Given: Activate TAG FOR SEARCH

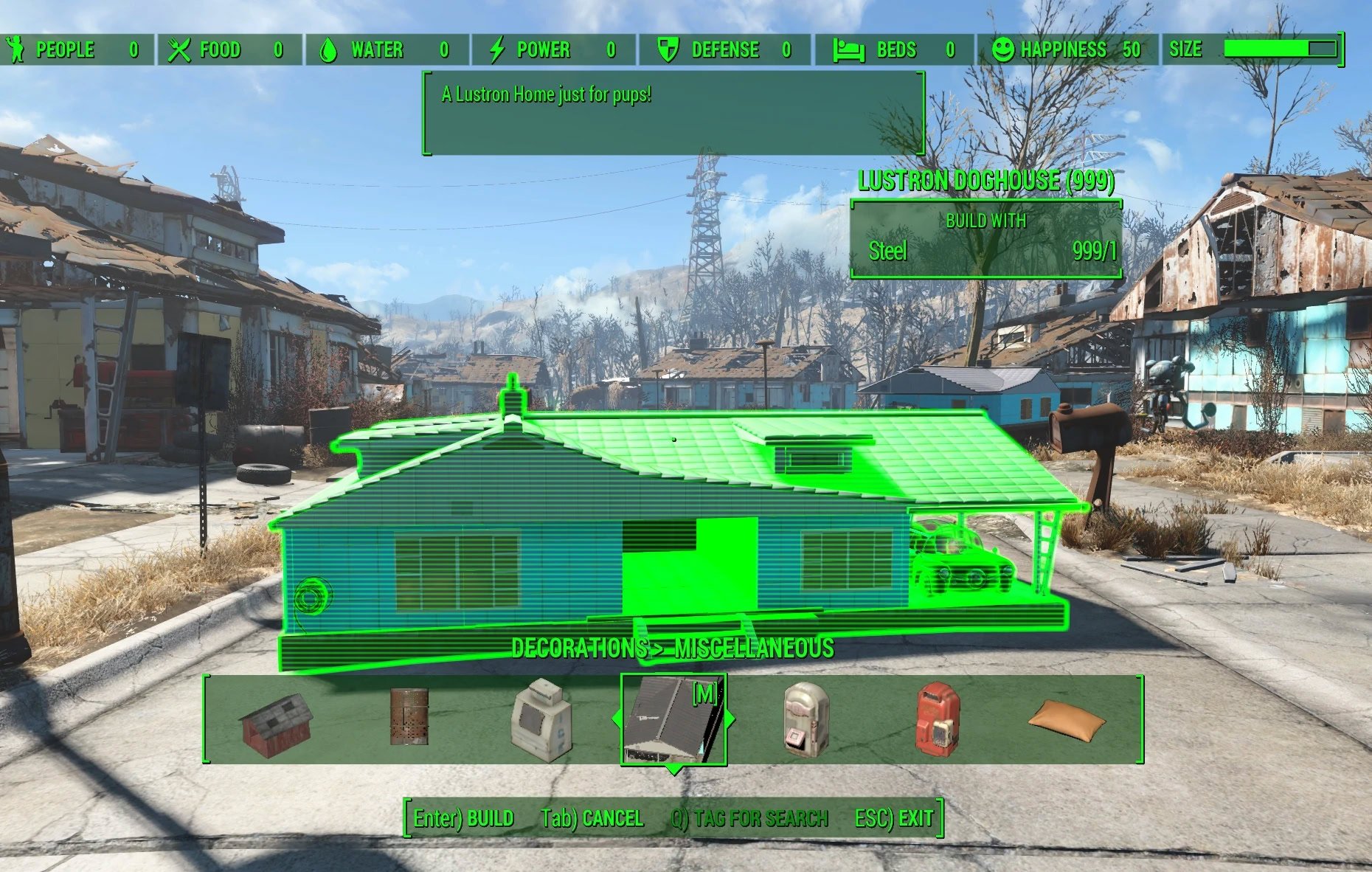Looking at the screenshot, I should [749, 818].
